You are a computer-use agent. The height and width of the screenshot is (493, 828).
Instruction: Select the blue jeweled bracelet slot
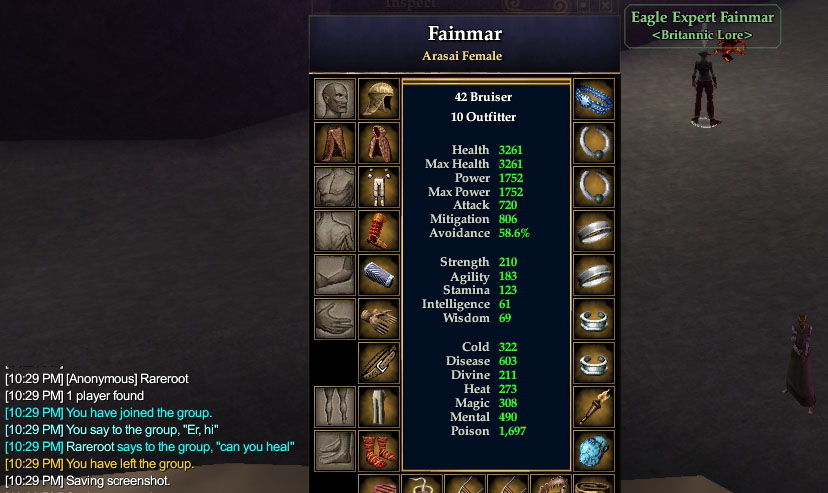[x=594, y=99]
